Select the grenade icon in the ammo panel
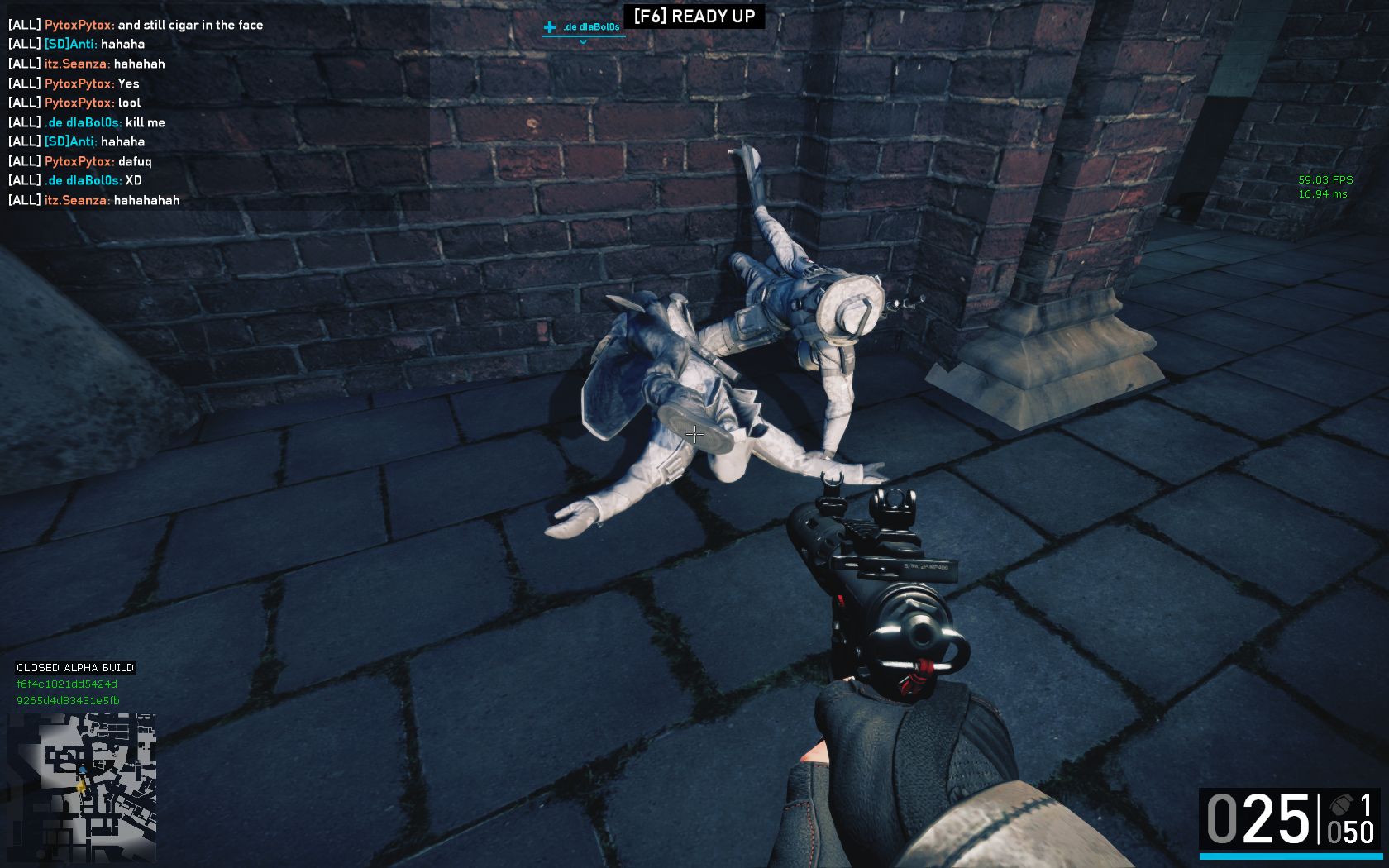 pos(1339,804)
